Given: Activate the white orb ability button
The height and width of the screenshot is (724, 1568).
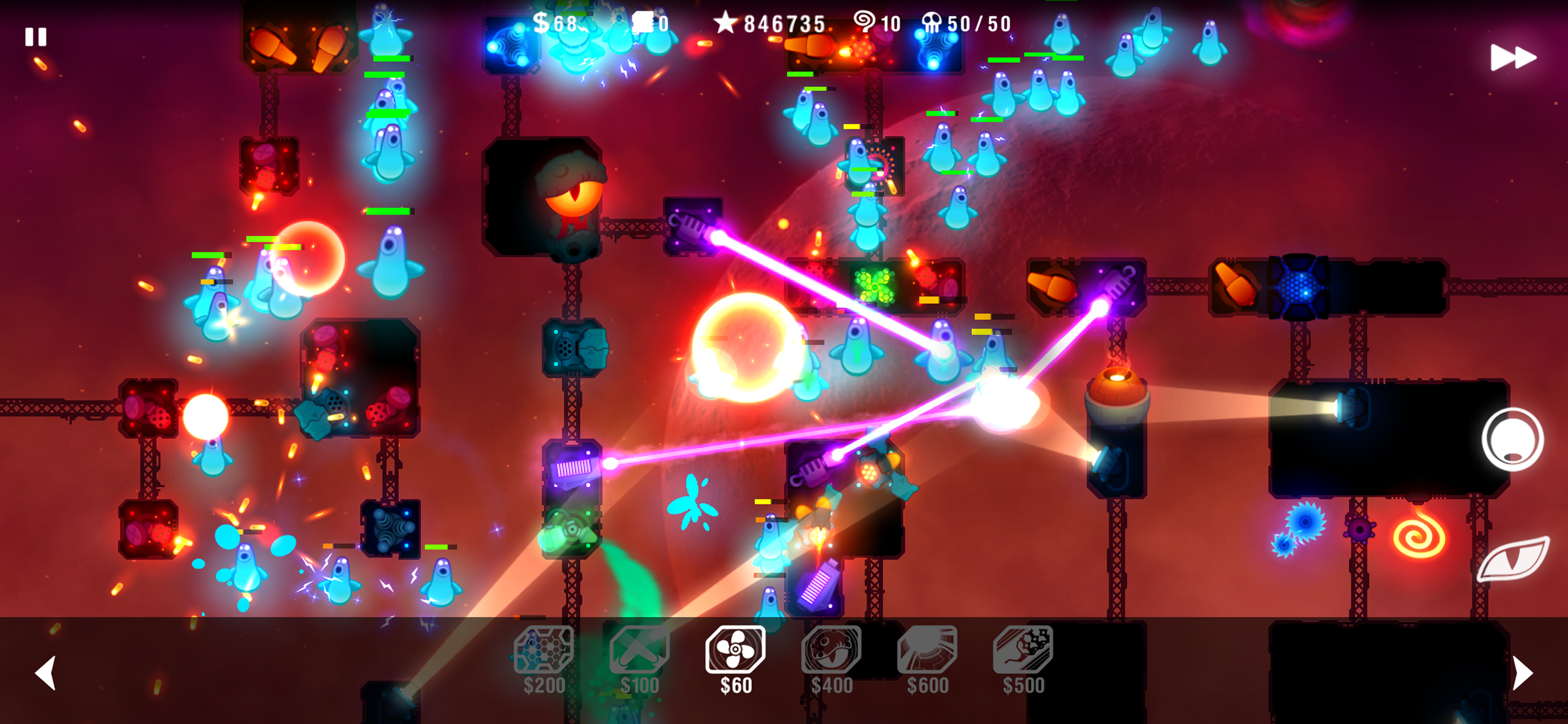Looking at the screenshot, I should coord(1513,440).
